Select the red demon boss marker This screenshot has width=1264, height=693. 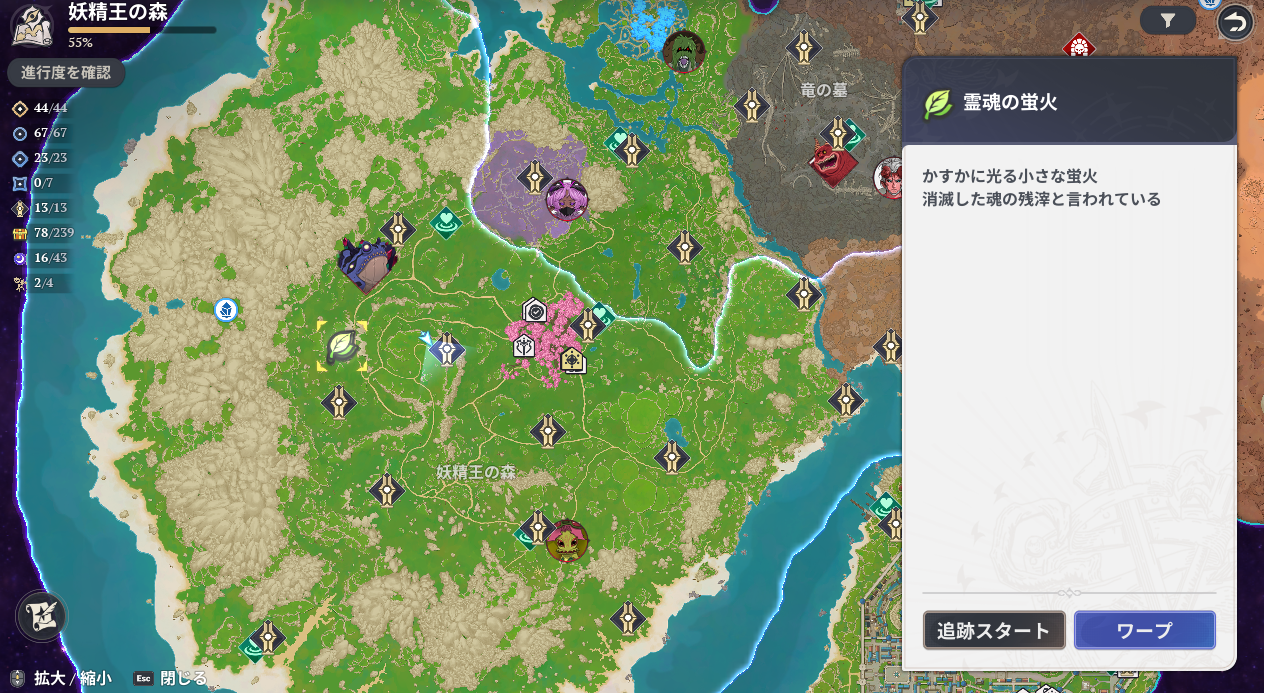click(x=832, y=164)
